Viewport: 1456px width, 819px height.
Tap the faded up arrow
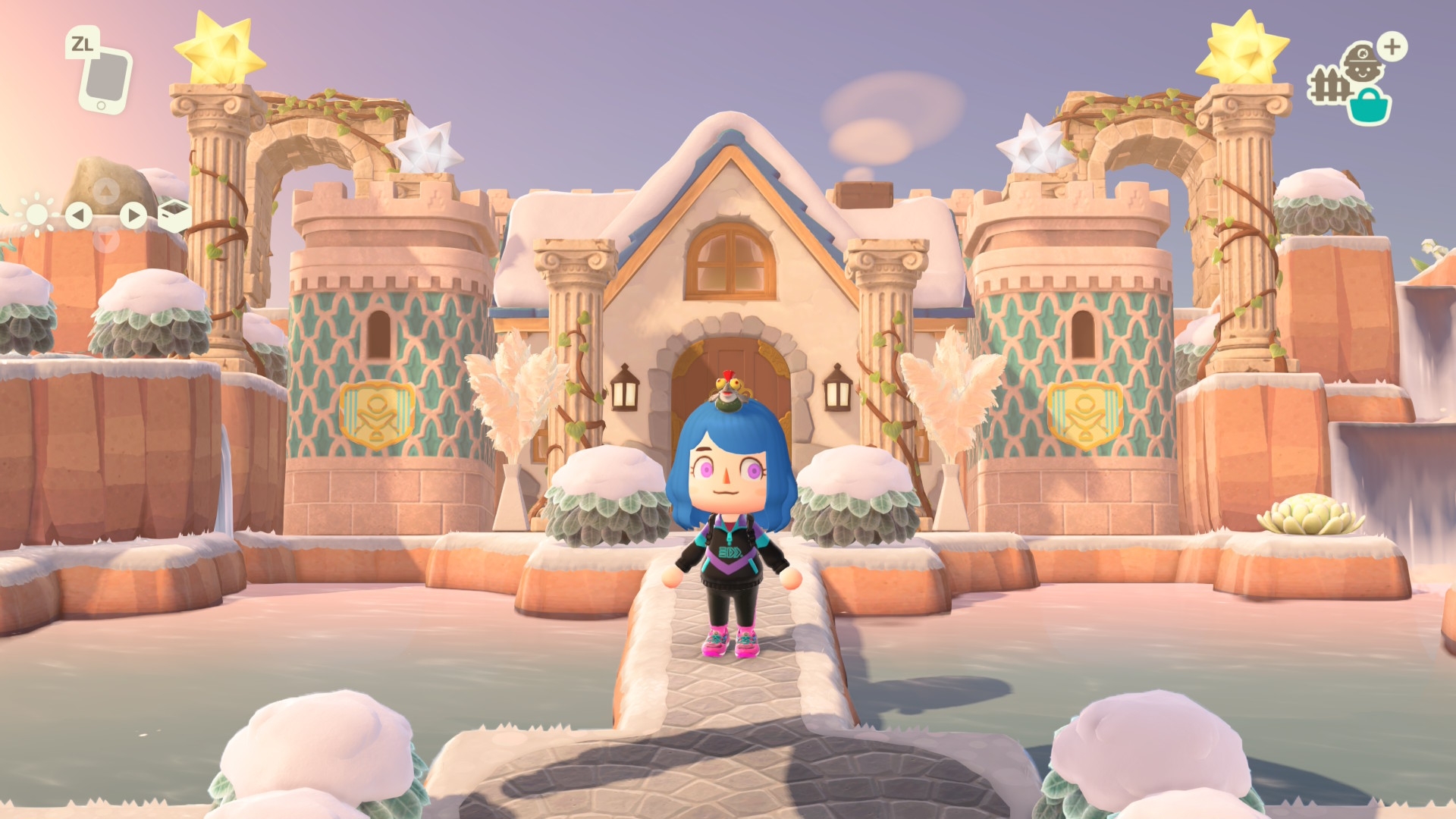(106, 190)
